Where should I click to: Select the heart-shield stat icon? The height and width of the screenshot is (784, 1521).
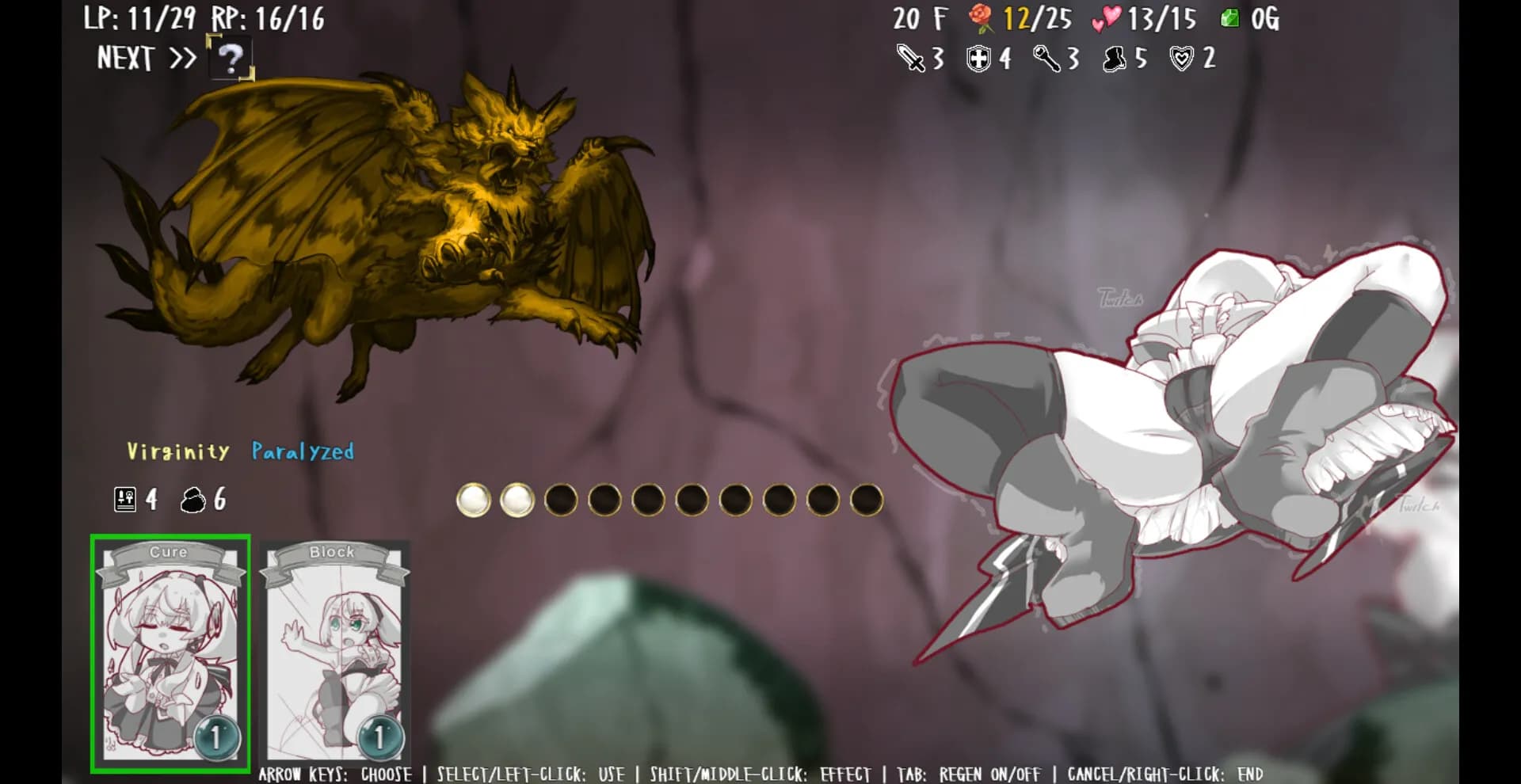click(x=1181, y=58)
